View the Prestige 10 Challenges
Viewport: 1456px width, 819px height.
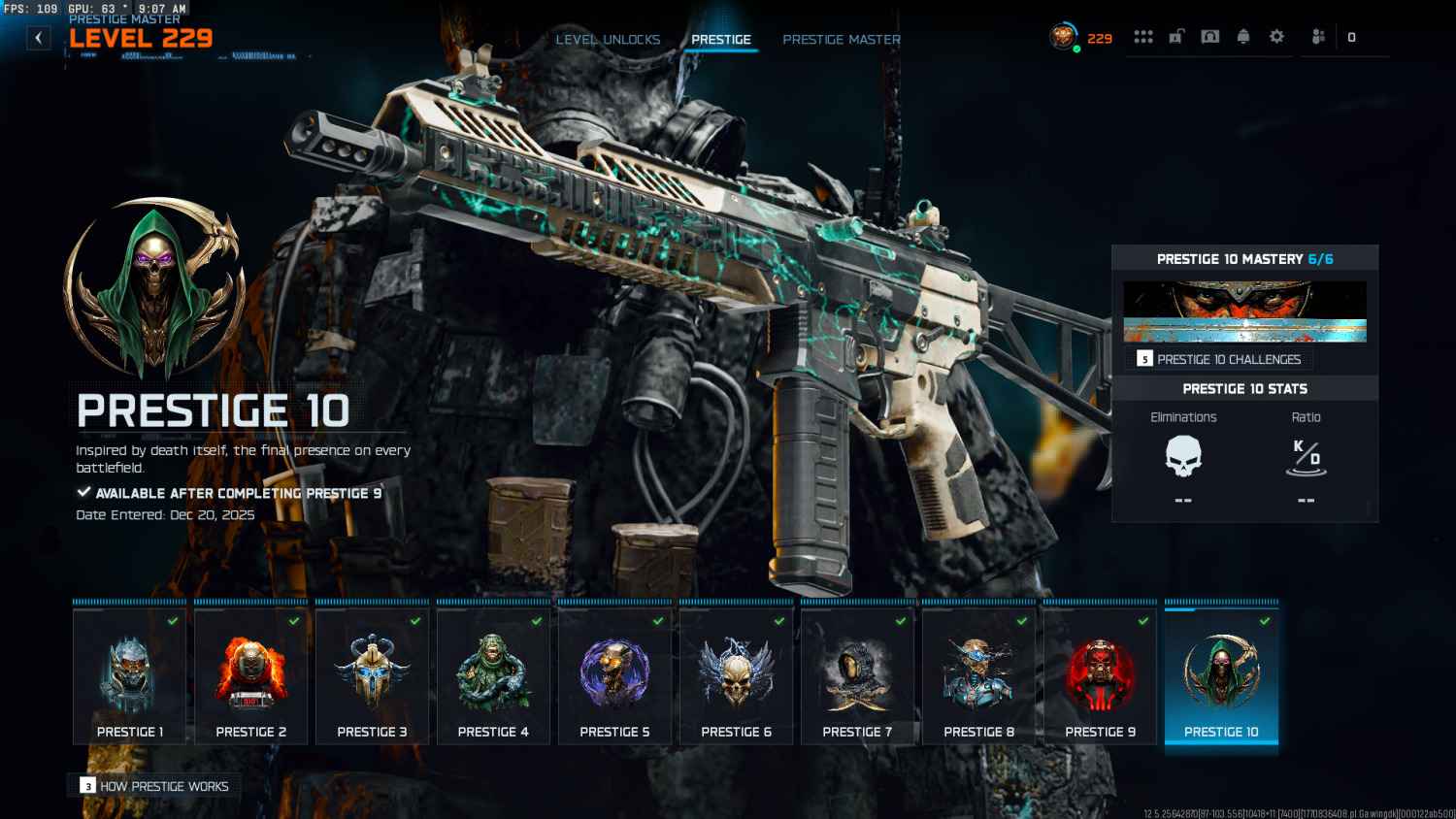[x=1220, y=359]
